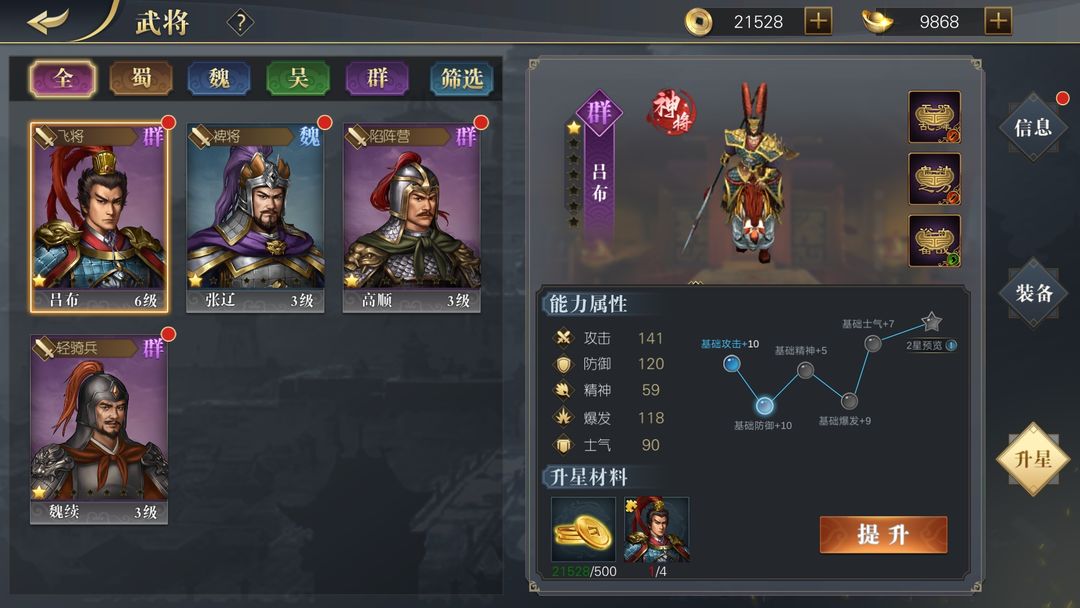Show the 2星预览 star preview

click(930, 345)
